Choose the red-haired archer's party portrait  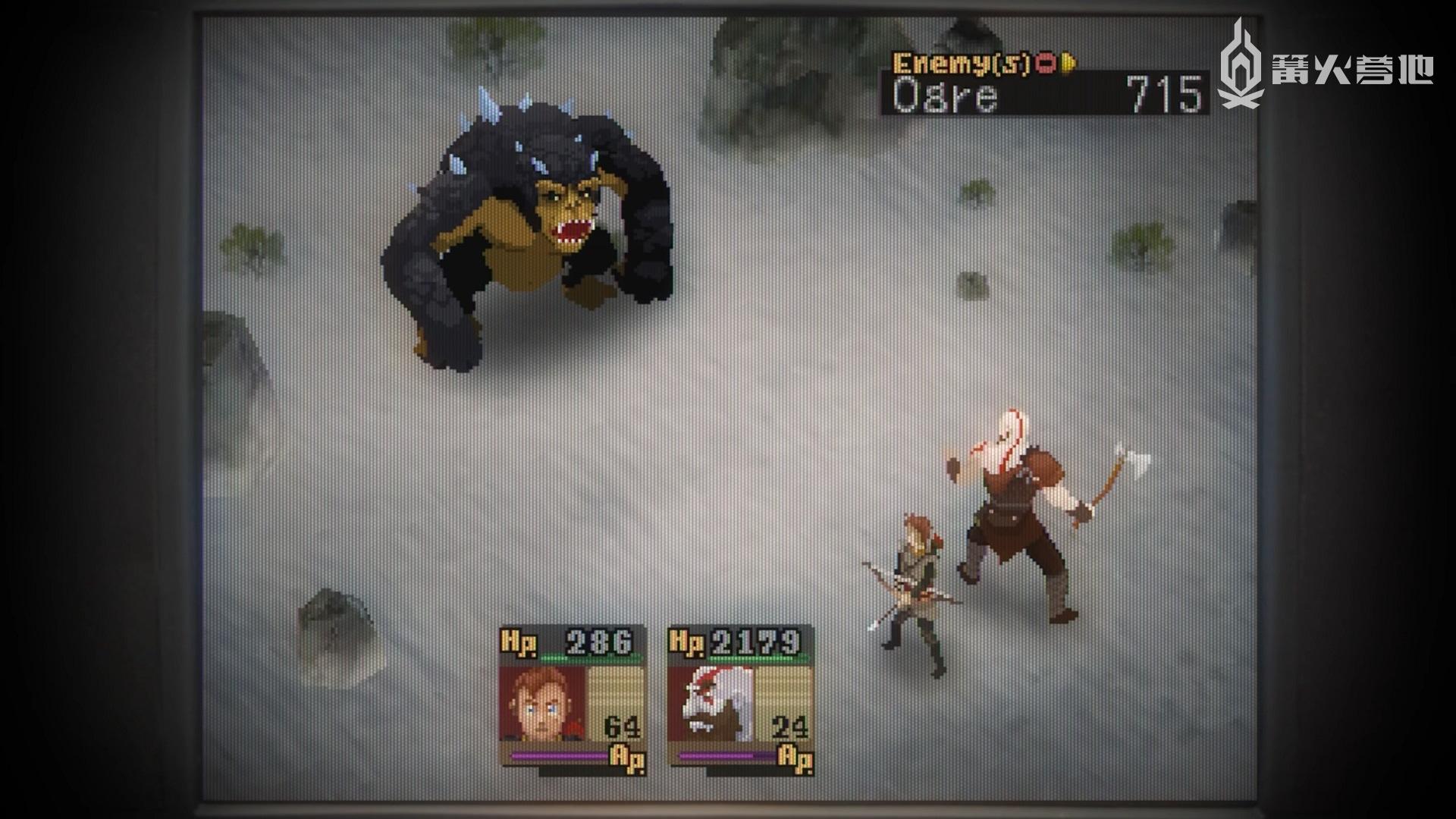pos(541,704)
